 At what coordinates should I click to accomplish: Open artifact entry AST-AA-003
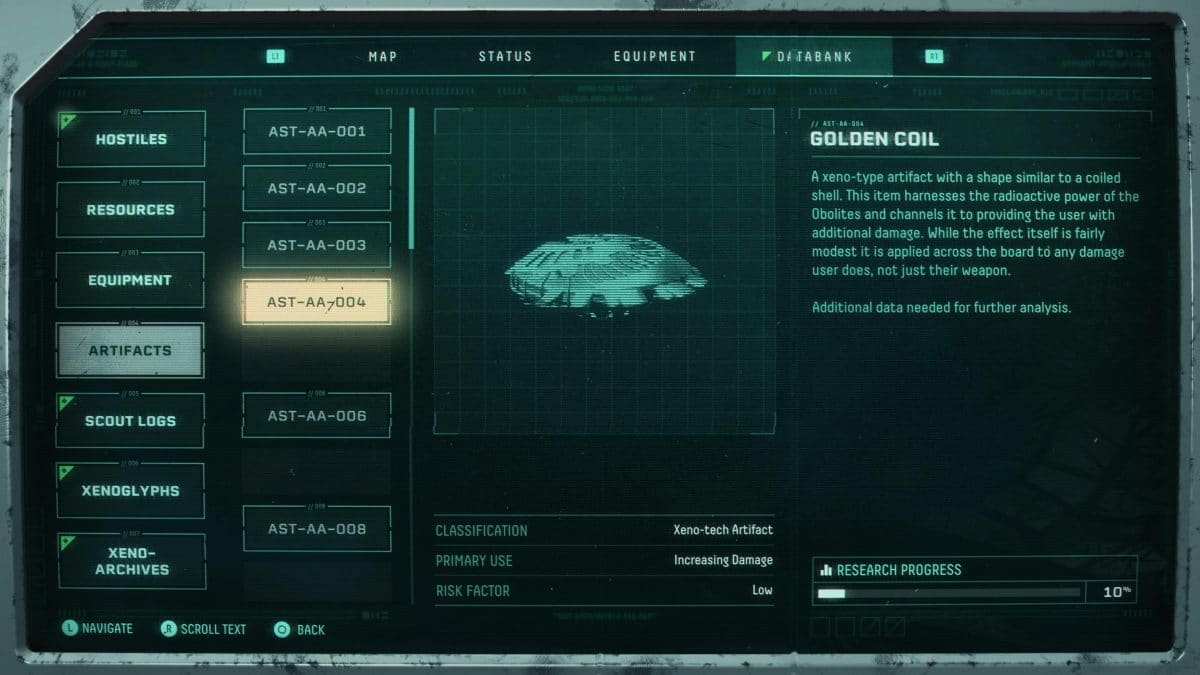[317, 245]
